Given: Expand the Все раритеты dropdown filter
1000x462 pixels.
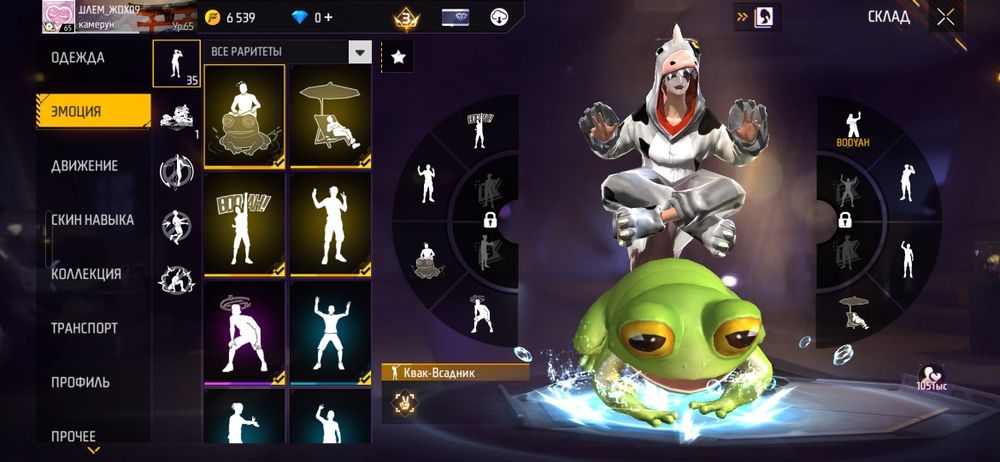Looking at the screenshot, I should point(360,52).
